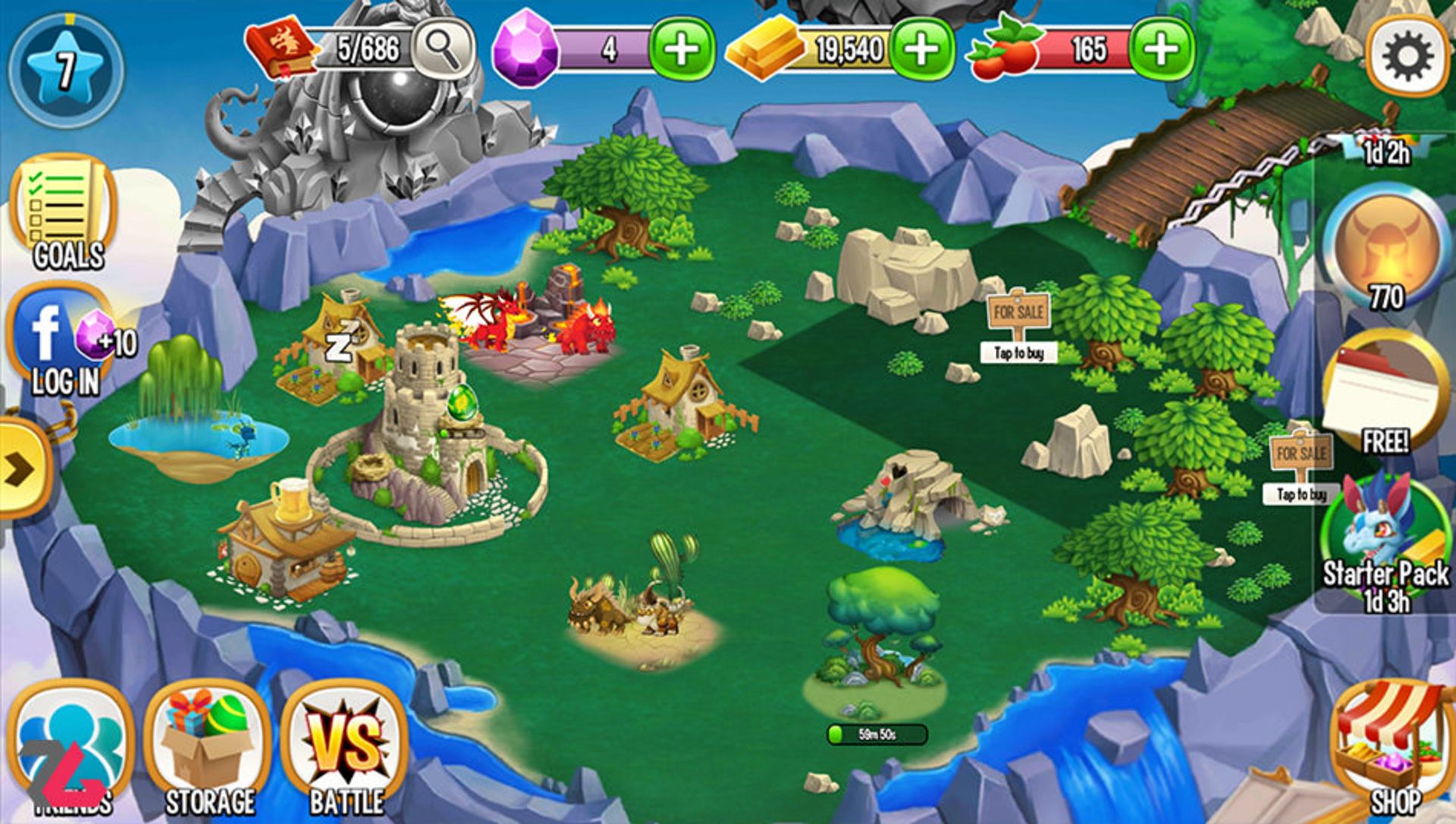Tap the level 7 star badge
1456x824 pixels.
66,70
